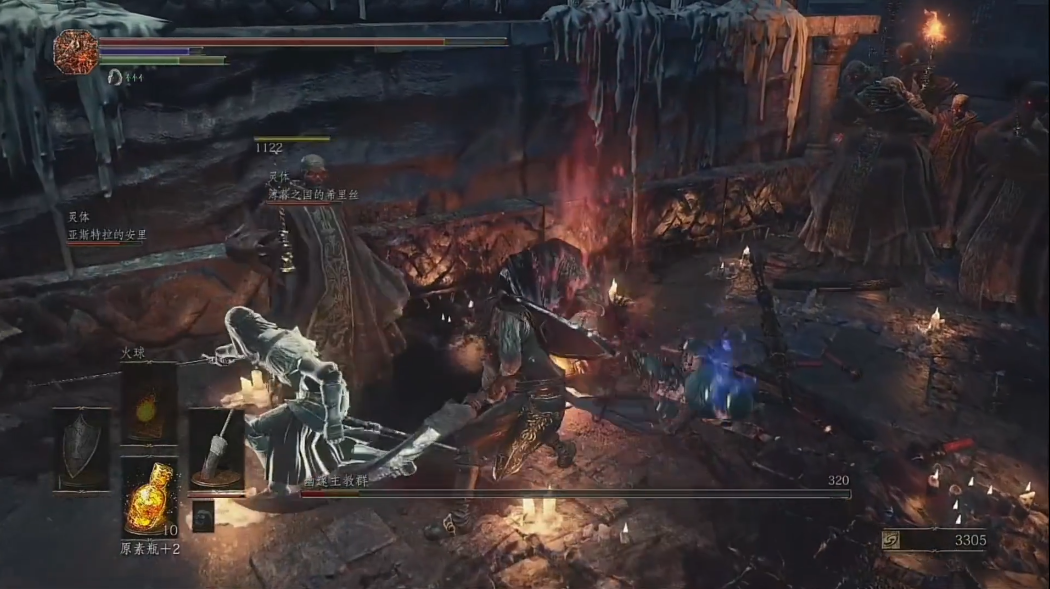Use the Estus Flask item slot

pos(149,497)
